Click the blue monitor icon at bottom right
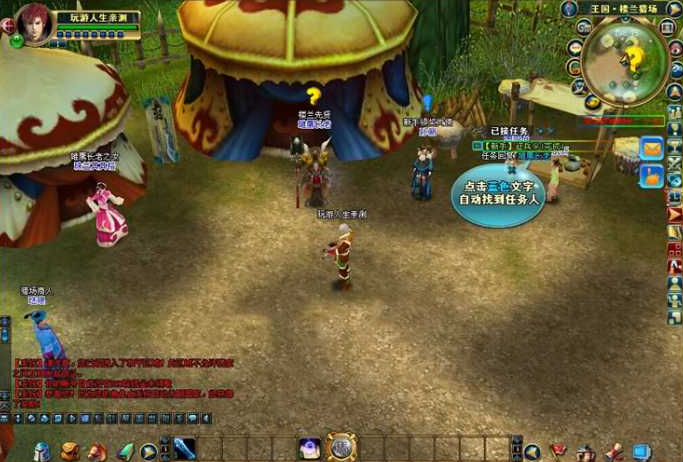The width and height of the screenshot is (683, 462). 641,452
